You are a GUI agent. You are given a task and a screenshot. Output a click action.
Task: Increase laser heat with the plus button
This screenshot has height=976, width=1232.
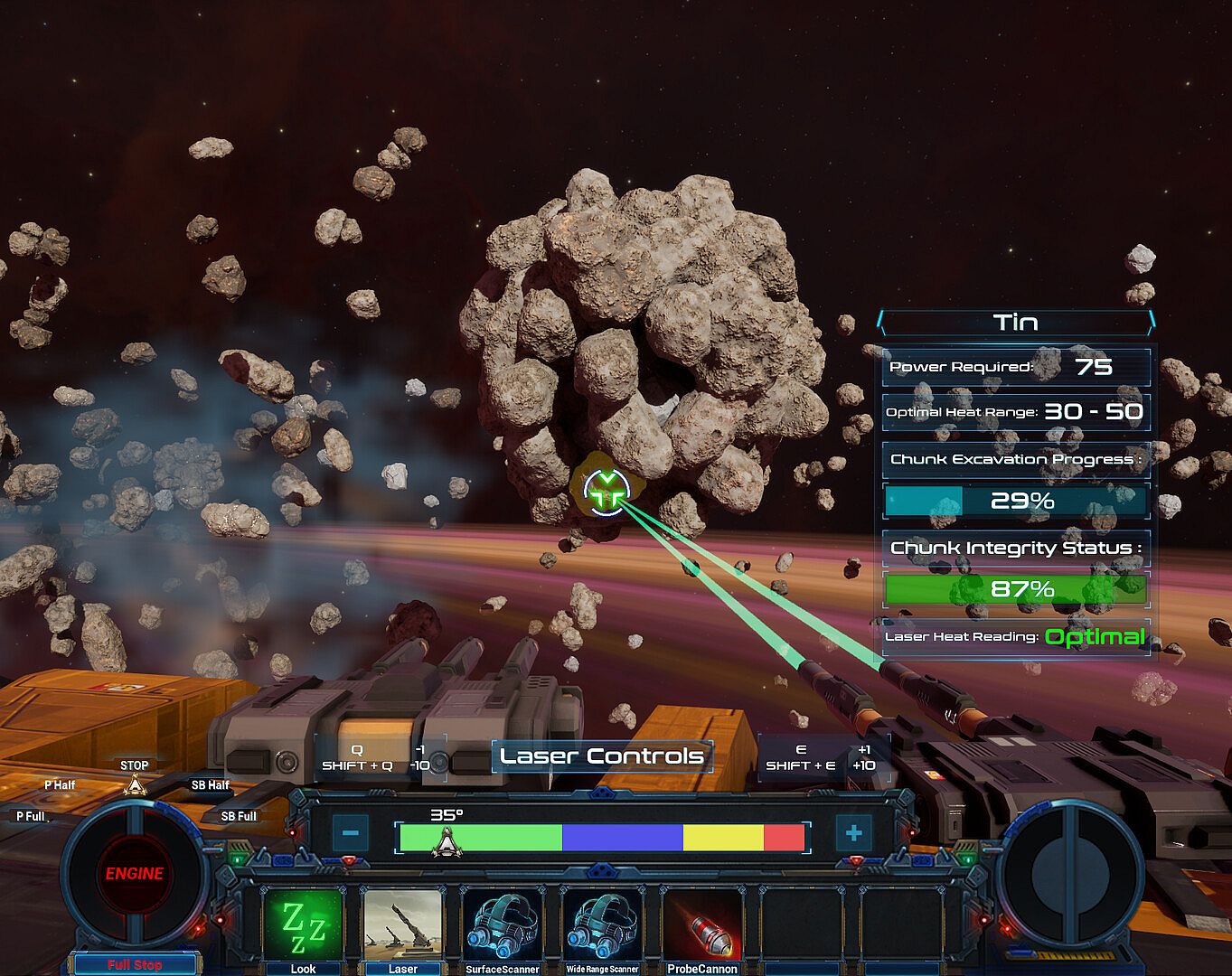(853, 833)
